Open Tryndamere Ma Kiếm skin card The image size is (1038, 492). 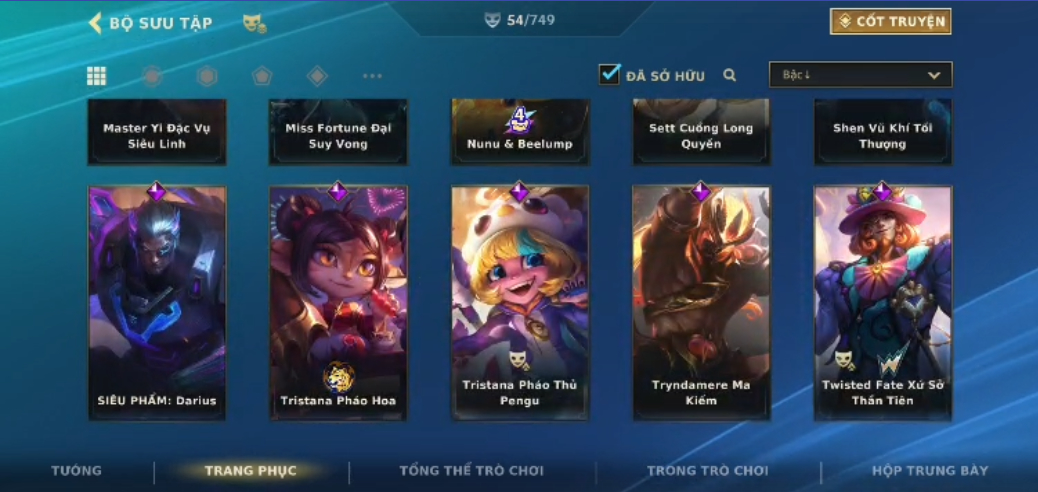701,302
